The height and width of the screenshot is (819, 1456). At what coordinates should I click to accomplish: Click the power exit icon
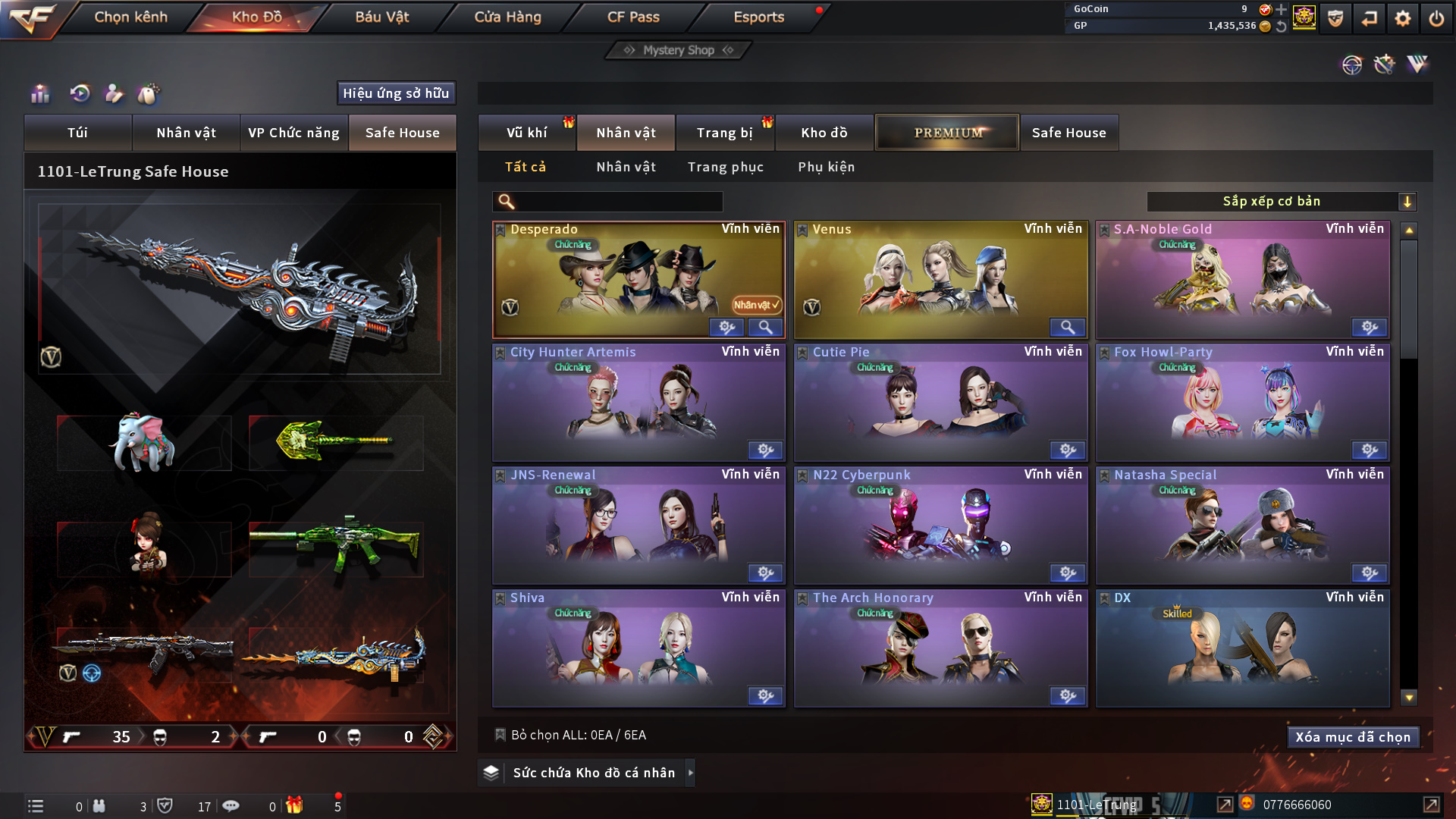(x=1436, y=18)
